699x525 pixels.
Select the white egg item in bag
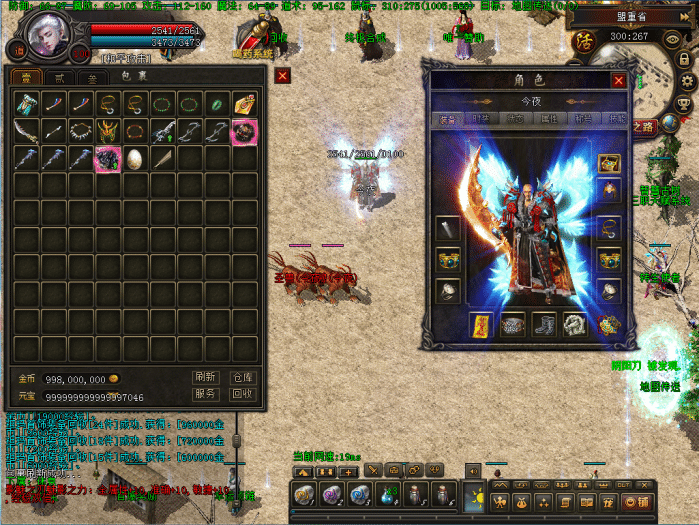[x=134, y=158]
